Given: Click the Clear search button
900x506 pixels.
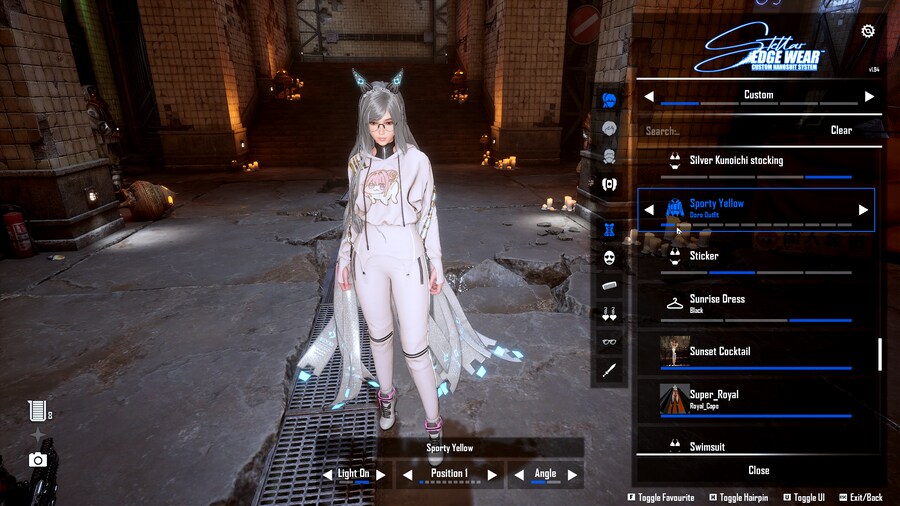Looking at the screenshot, I should click(x=841, y=130).
